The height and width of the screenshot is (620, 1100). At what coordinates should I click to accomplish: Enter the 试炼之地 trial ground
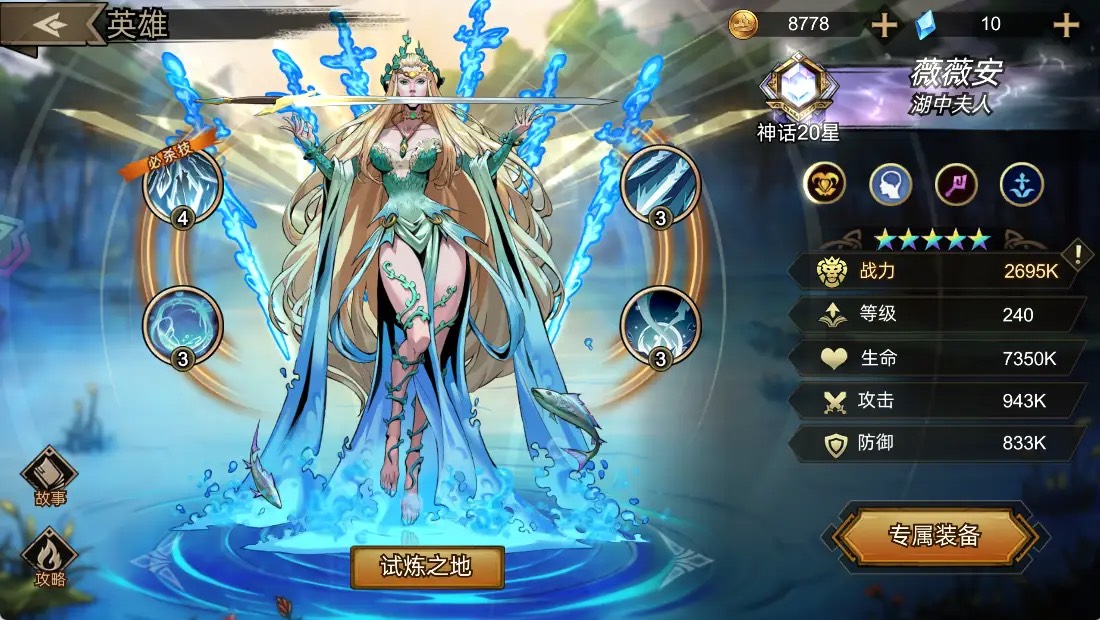point(427,567)
